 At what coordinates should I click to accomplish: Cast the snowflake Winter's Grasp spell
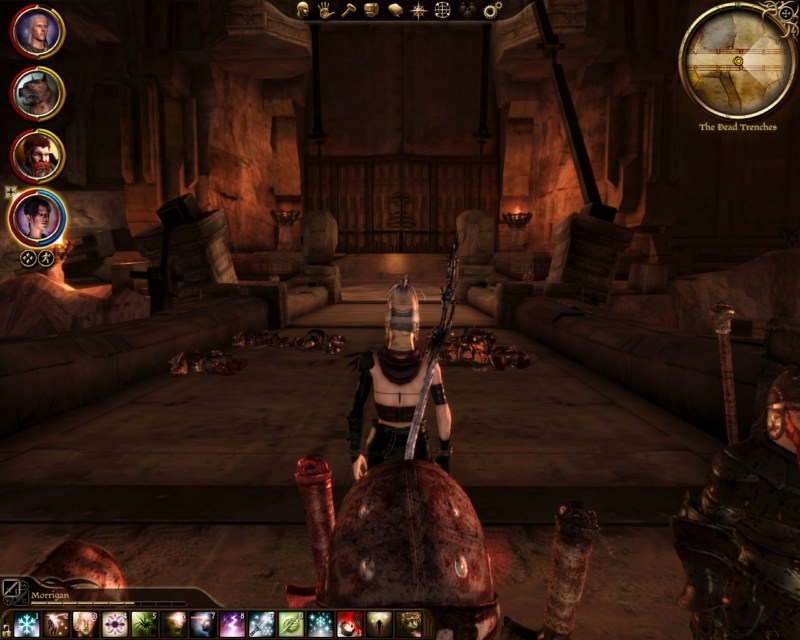click(27, 625)
